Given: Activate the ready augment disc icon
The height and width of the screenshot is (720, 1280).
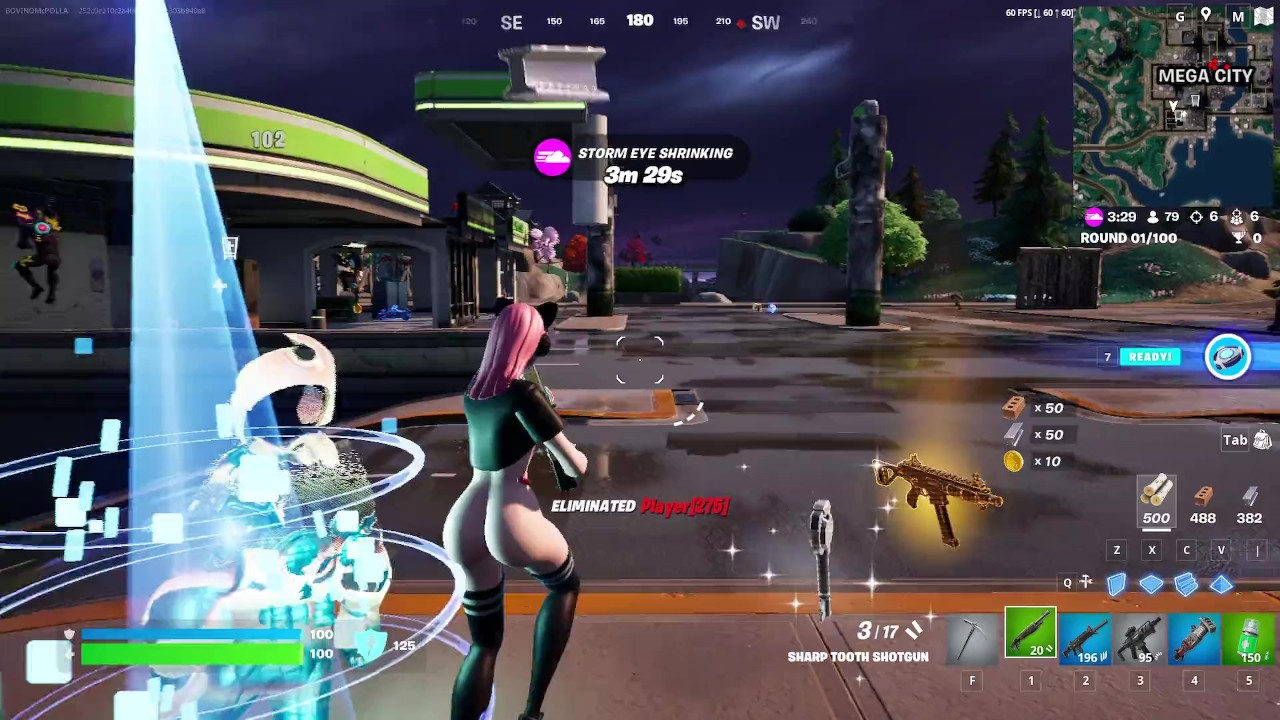Looking at the screenshot, I should [x=1227, y=357].
